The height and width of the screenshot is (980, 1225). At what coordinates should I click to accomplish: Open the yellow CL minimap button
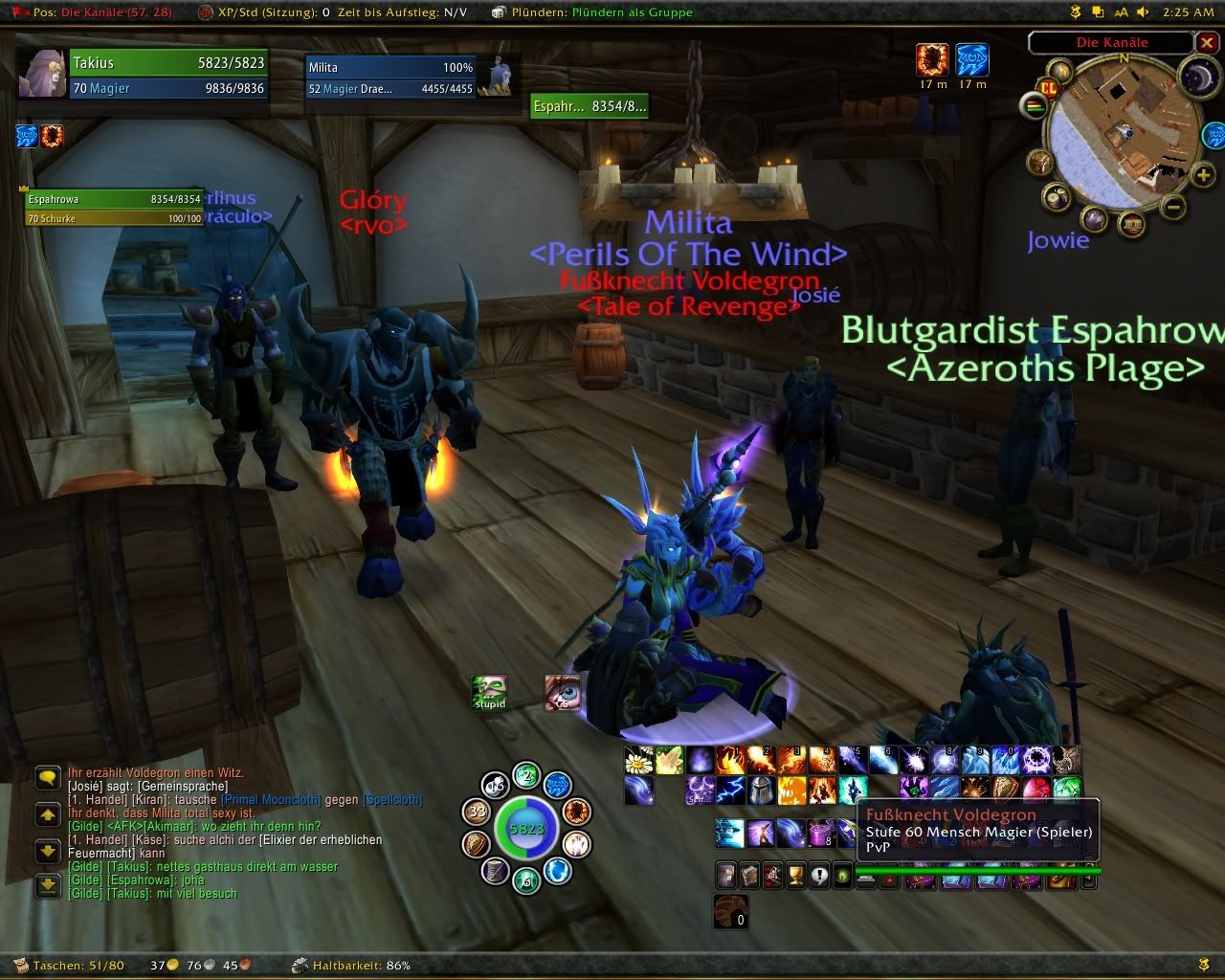click(x=1048, y=86)
